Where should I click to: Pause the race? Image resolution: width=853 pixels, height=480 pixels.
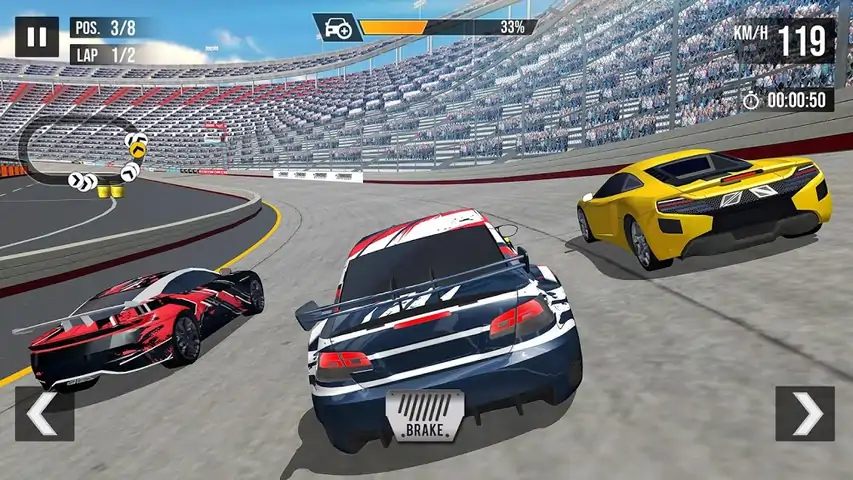36,38
